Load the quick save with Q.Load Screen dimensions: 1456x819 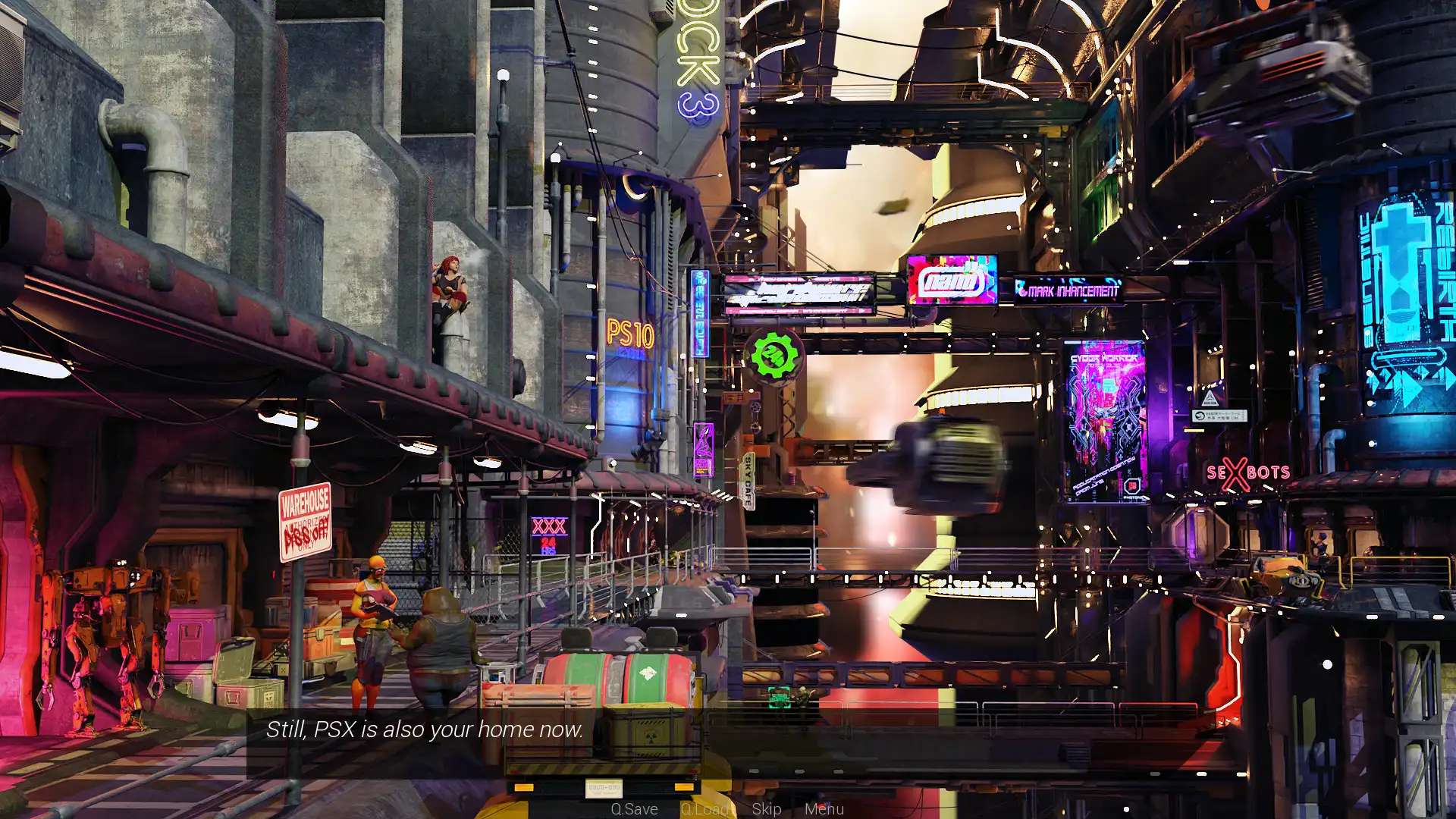(706, 808)
